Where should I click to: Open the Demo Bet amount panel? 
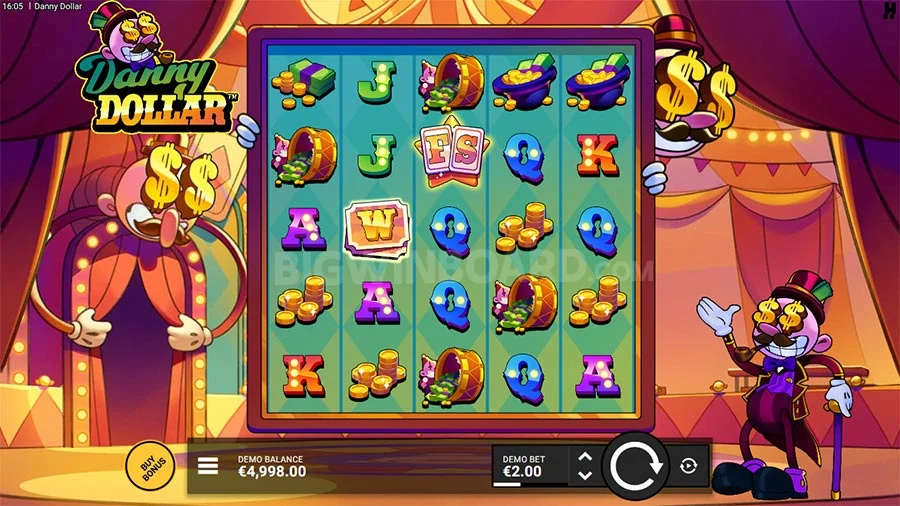(529, 466)
